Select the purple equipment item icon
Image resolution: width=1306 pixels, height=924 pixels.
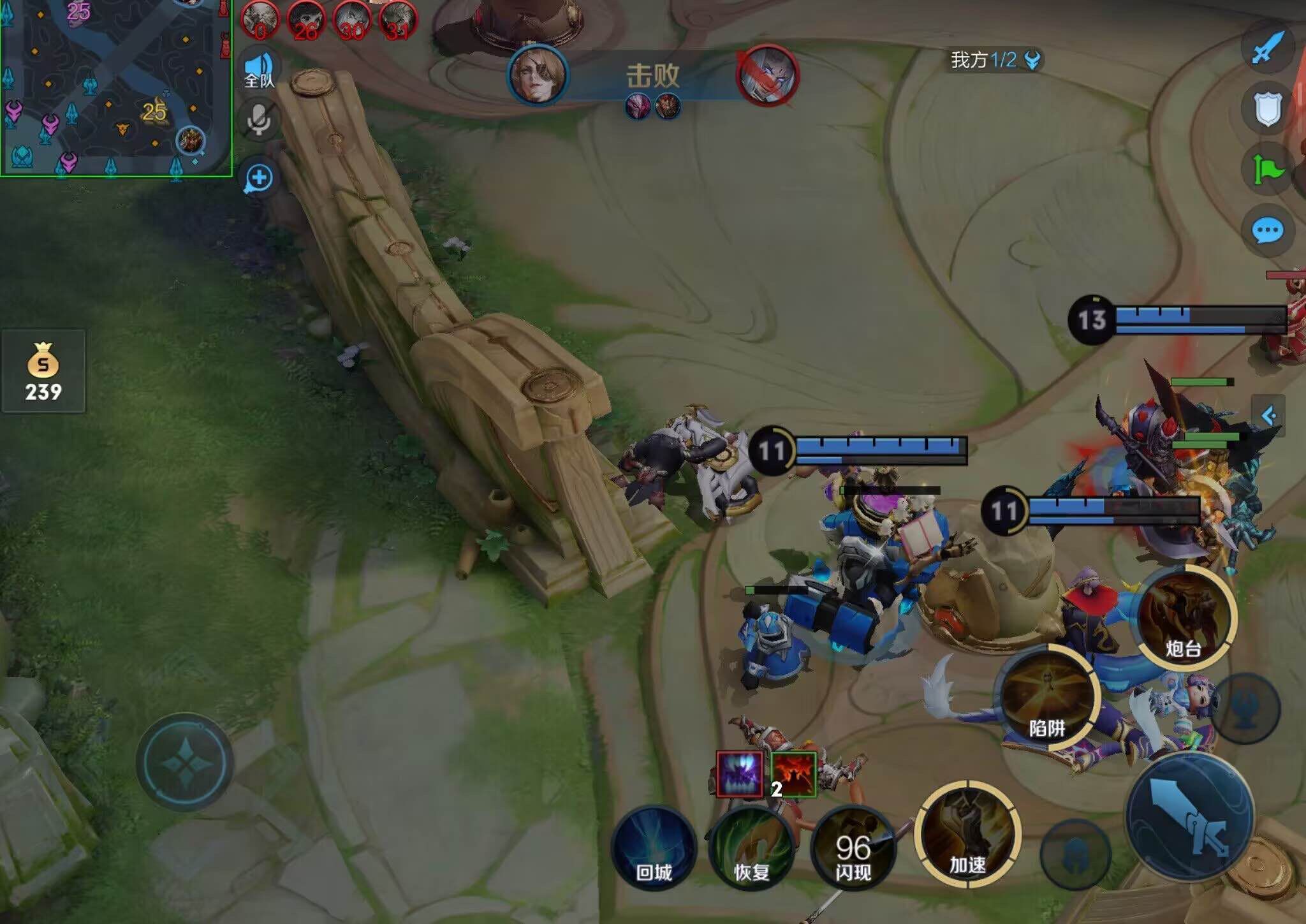(x=740, y=774)
